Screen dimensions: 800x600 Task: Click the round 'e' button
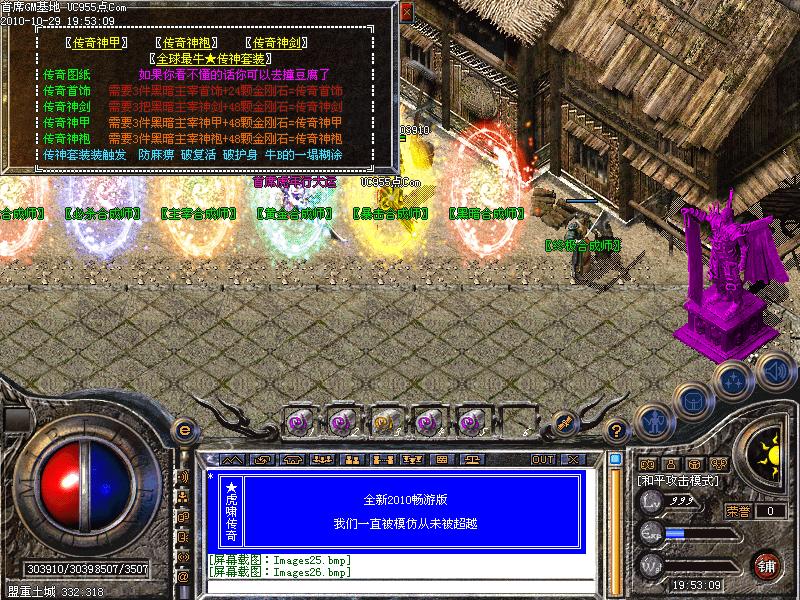coord(184,431)
